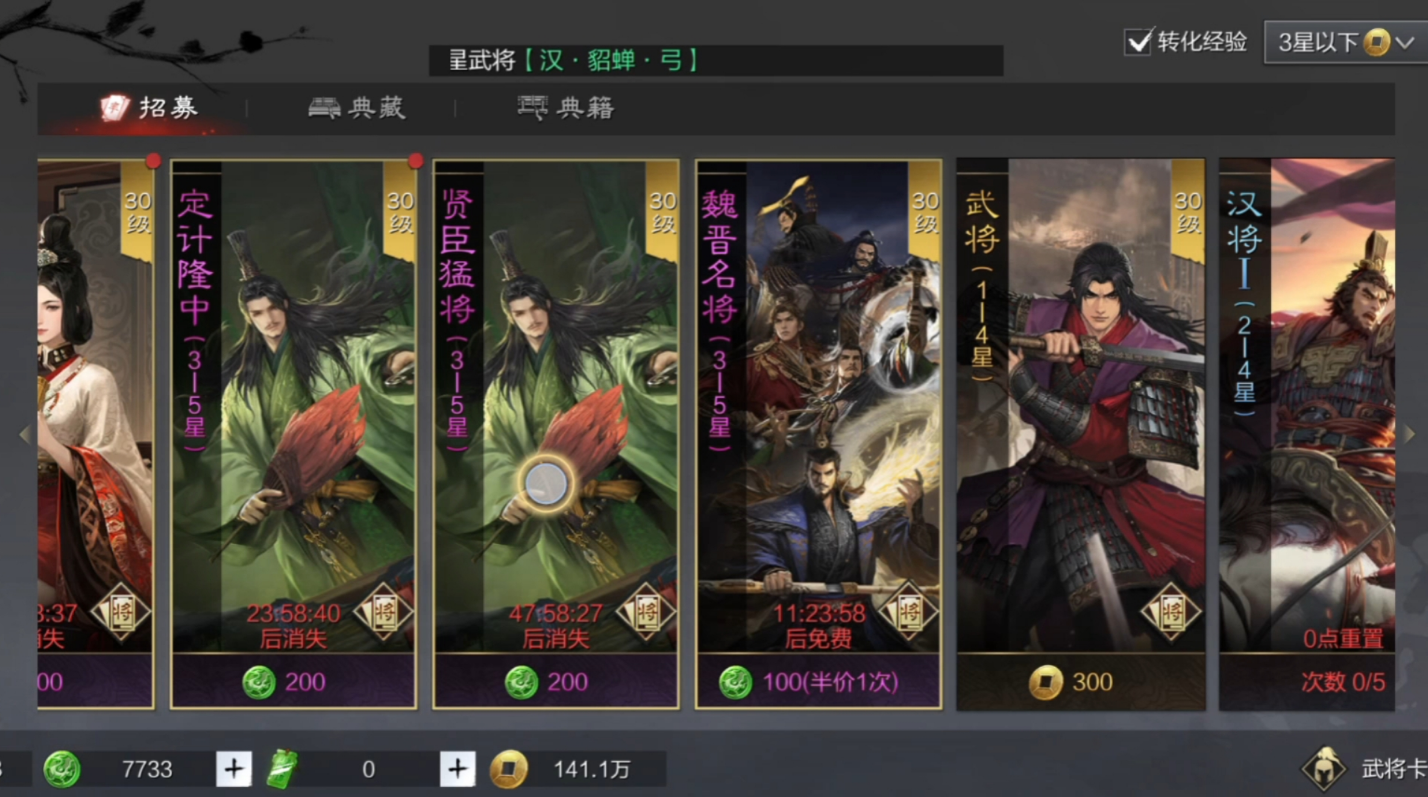Open the 3星以下 dropdown
Image resolution: width=1428 pixels, height=797 pixels.
point(1346,43)
